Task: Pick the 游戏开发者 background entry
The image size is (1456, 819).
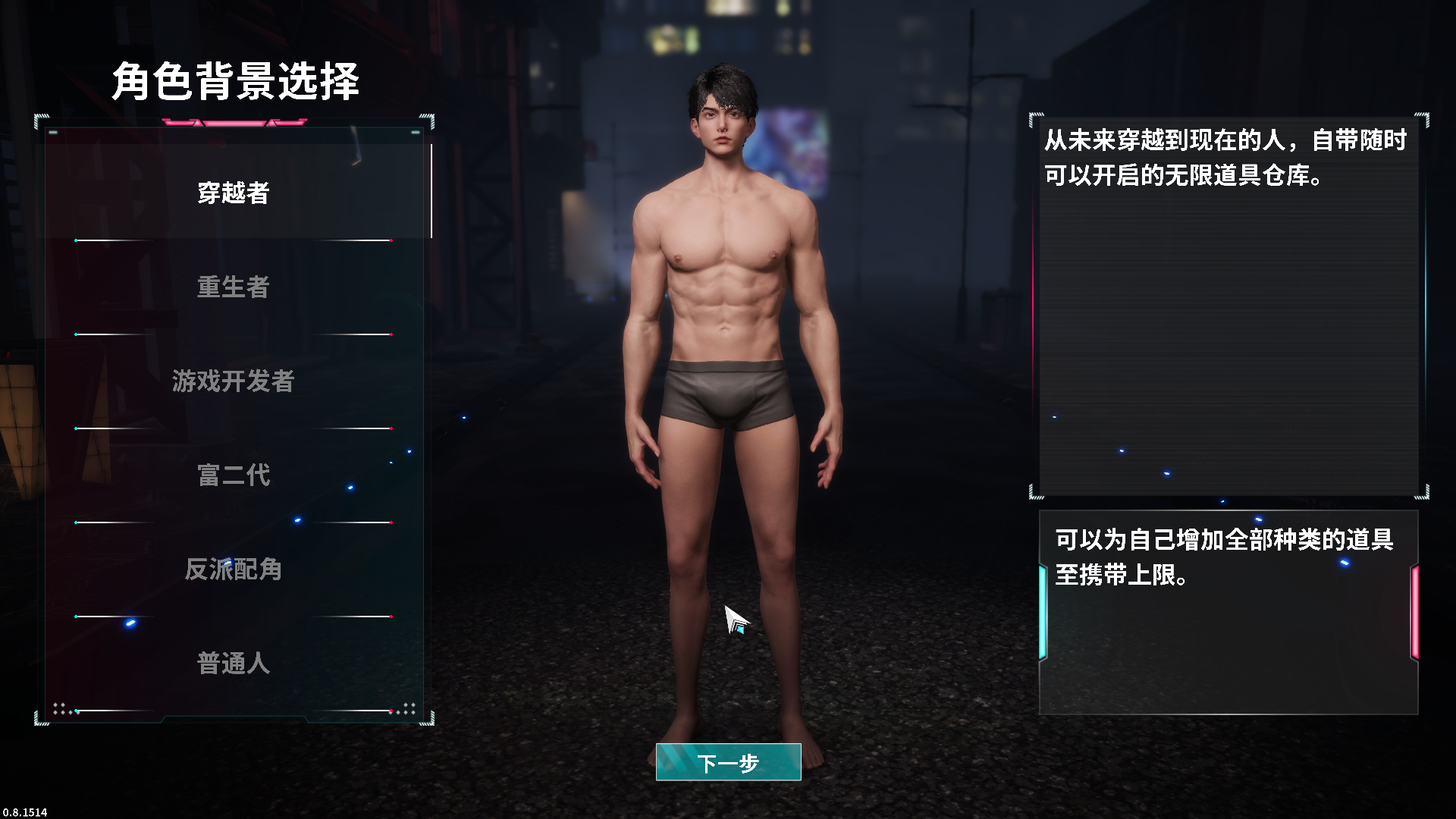Action: coord(234,381)
